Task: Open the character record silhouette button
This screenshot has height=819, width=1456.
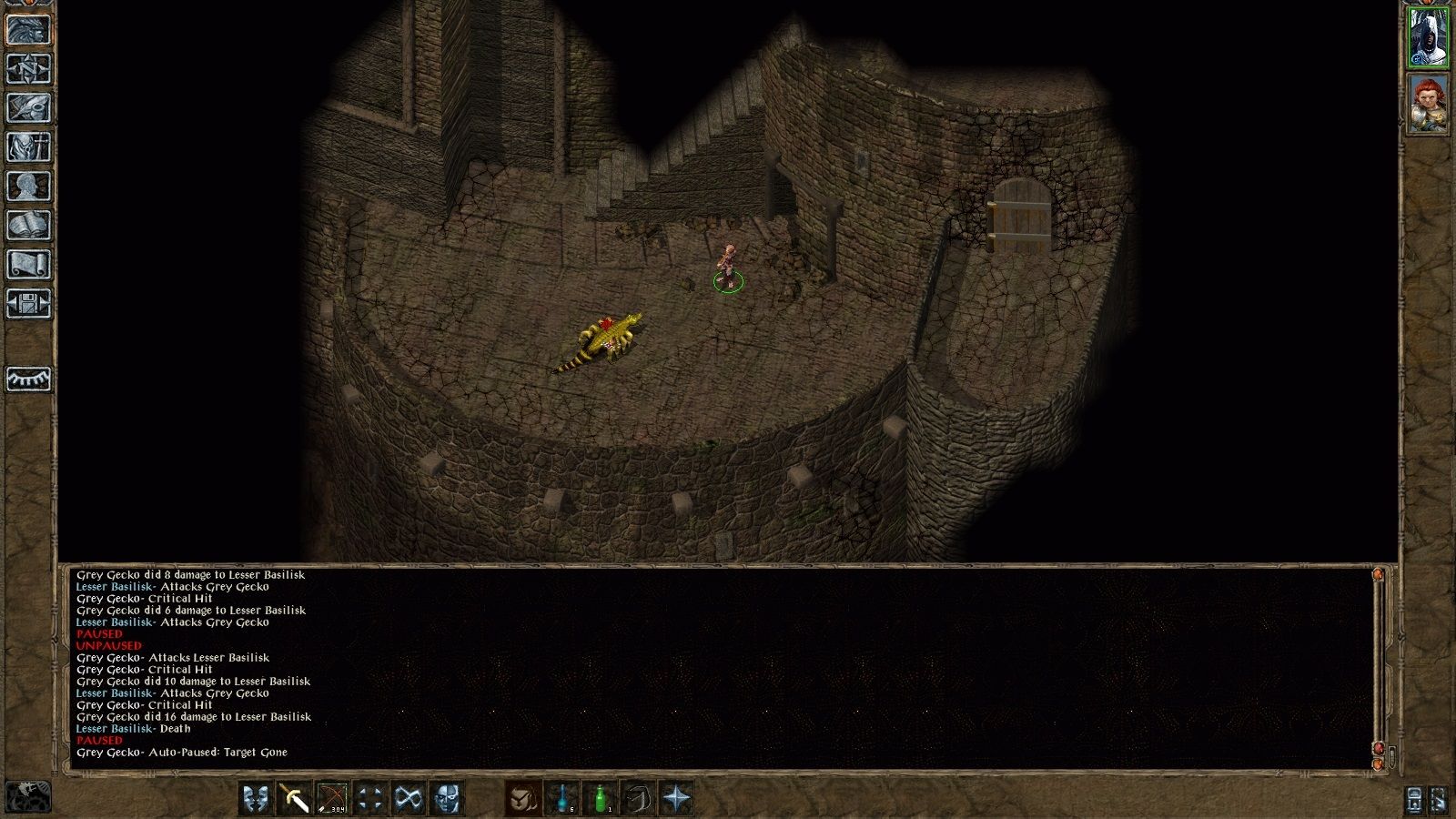Action: pos(28,187)
